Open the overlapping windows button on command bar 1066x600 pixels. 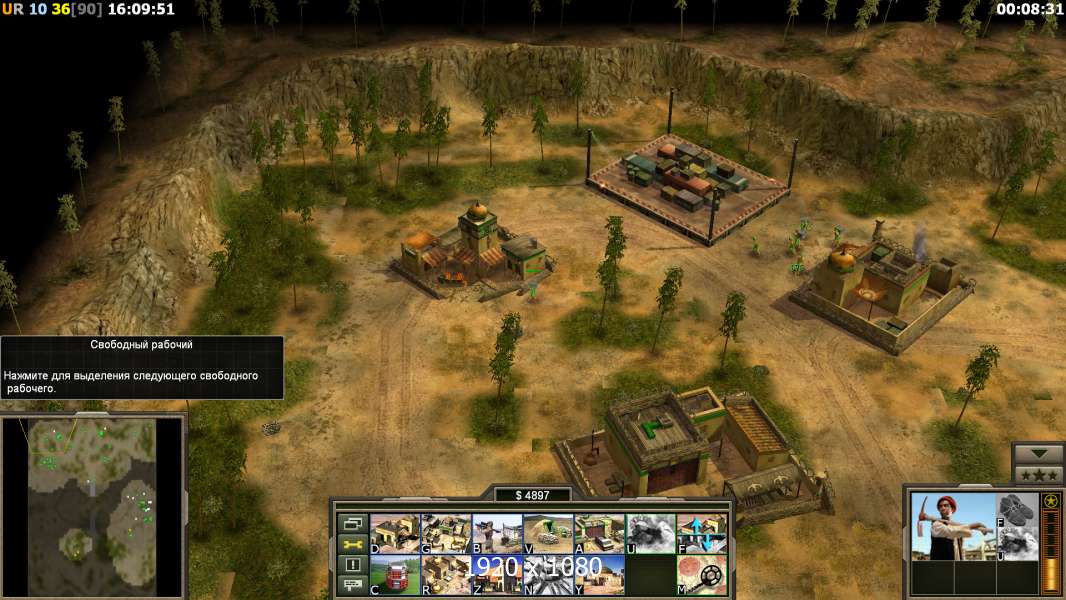coord(352,523)
